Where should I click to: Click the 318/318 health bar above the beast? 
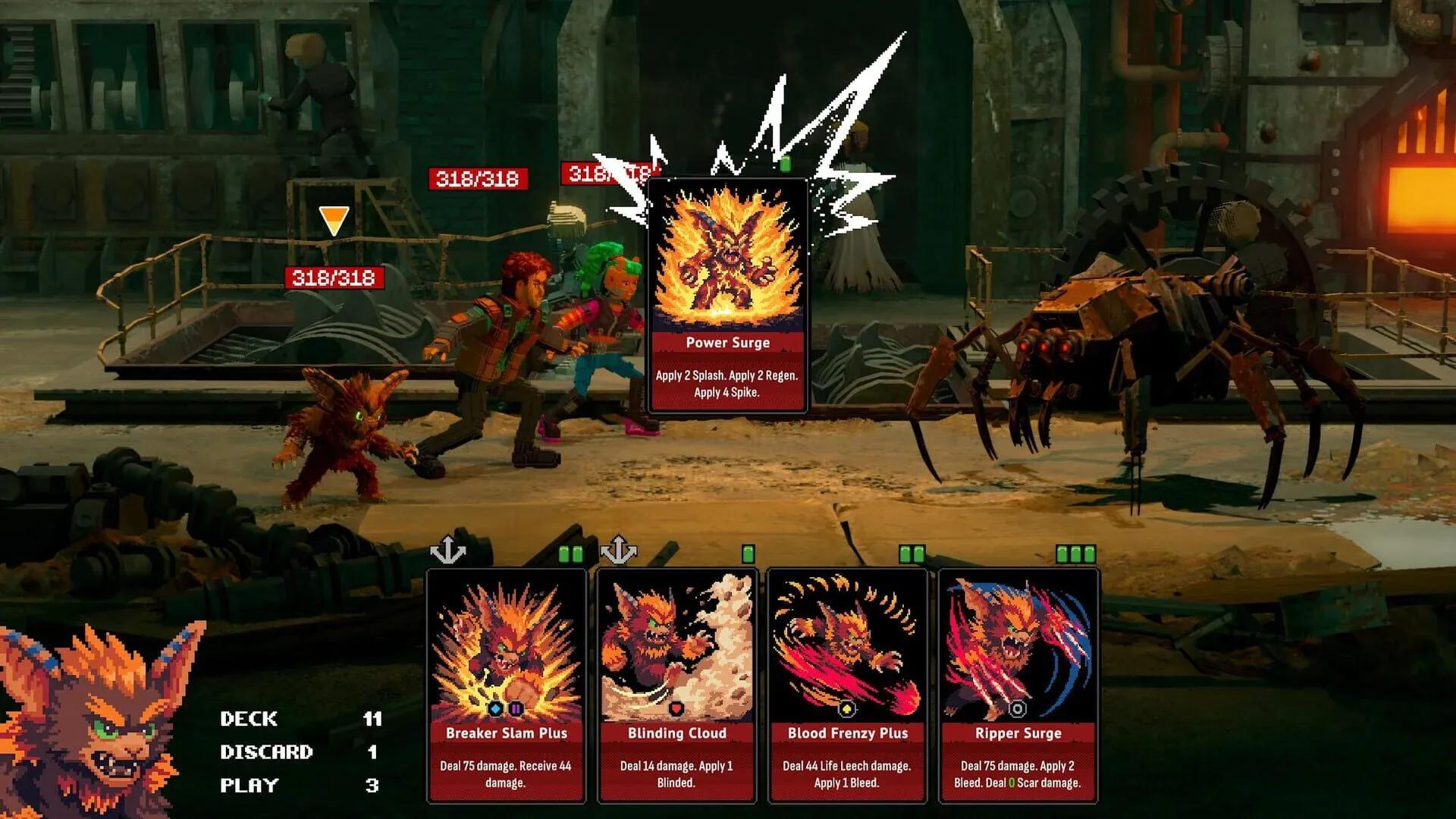pyautogui.click(x=332, y=278)
